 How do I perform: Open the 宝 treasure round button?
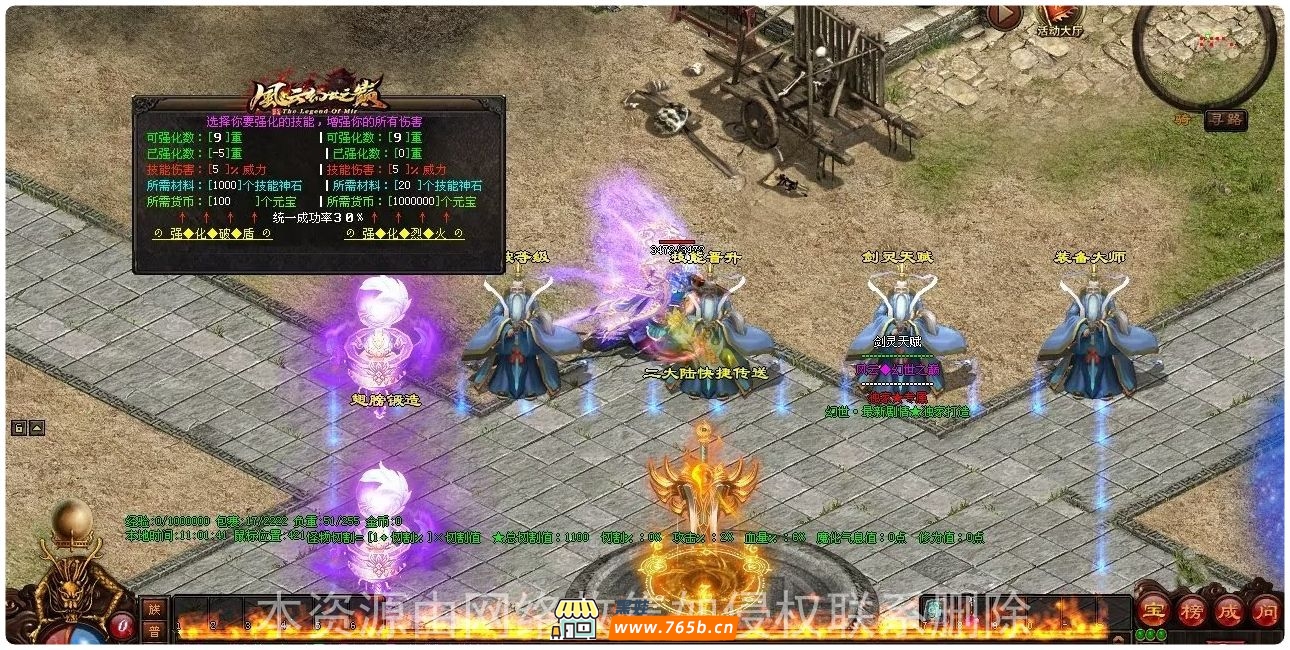[1155, 609]
